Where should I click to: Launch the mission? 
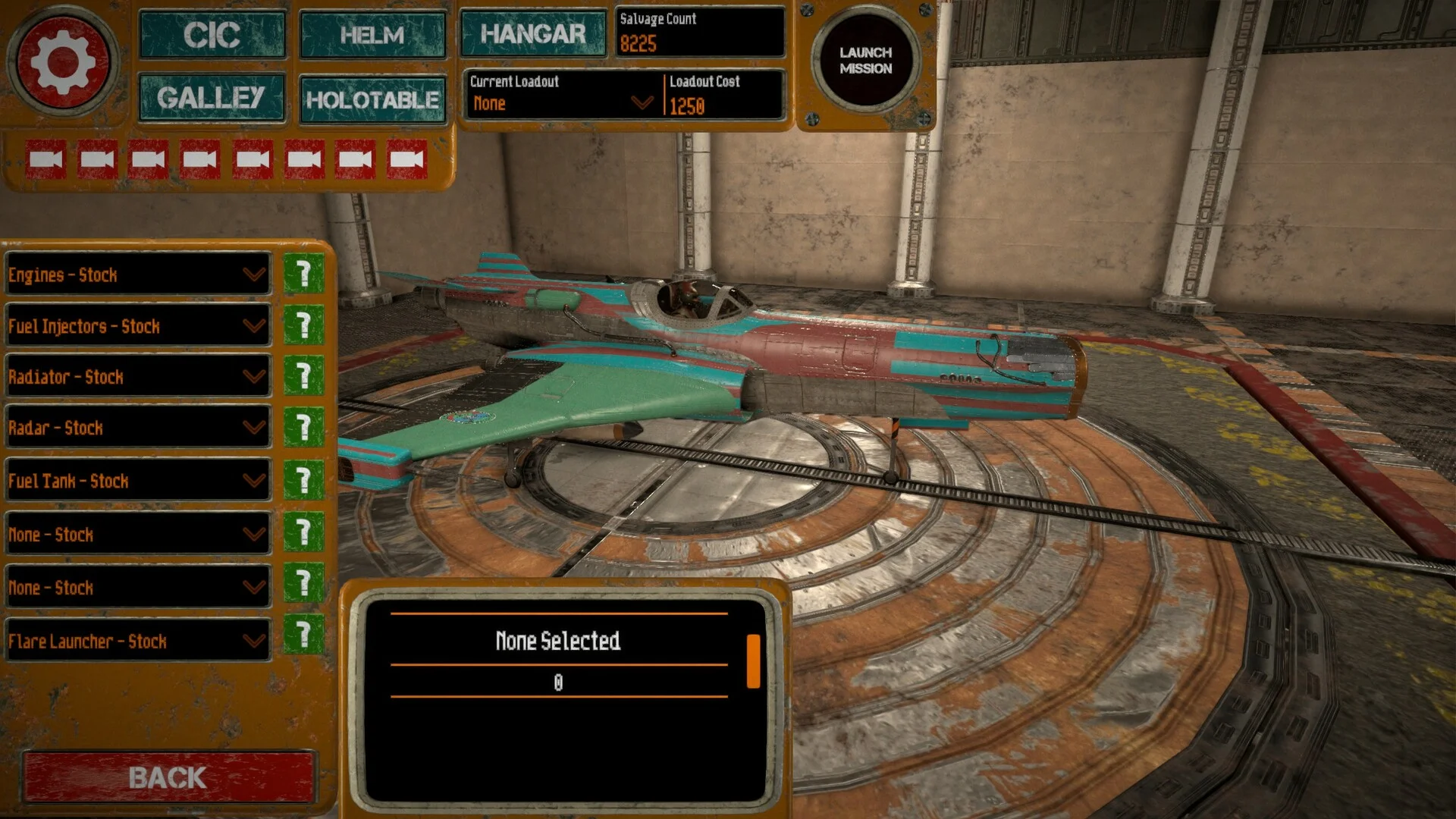coord(865,61)
